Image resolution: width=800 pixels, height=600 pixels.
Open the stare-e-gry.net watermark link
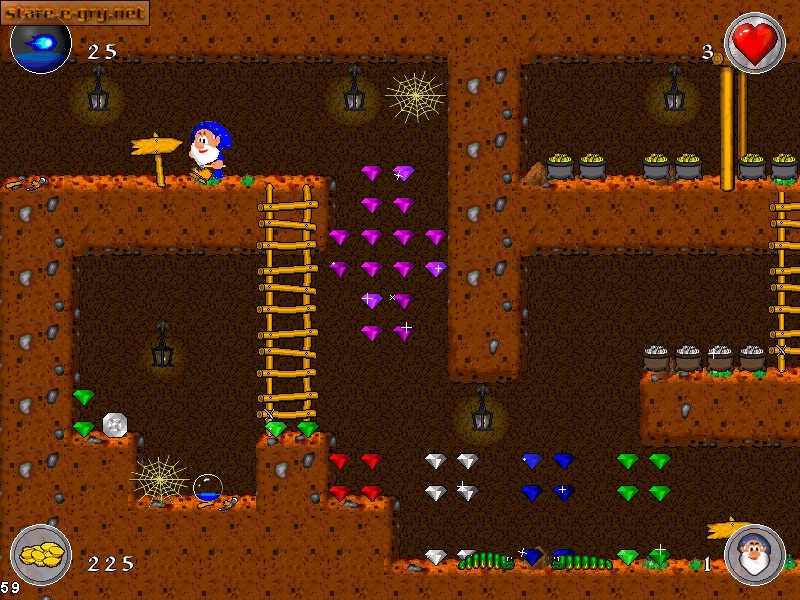[x=74, y=12]
